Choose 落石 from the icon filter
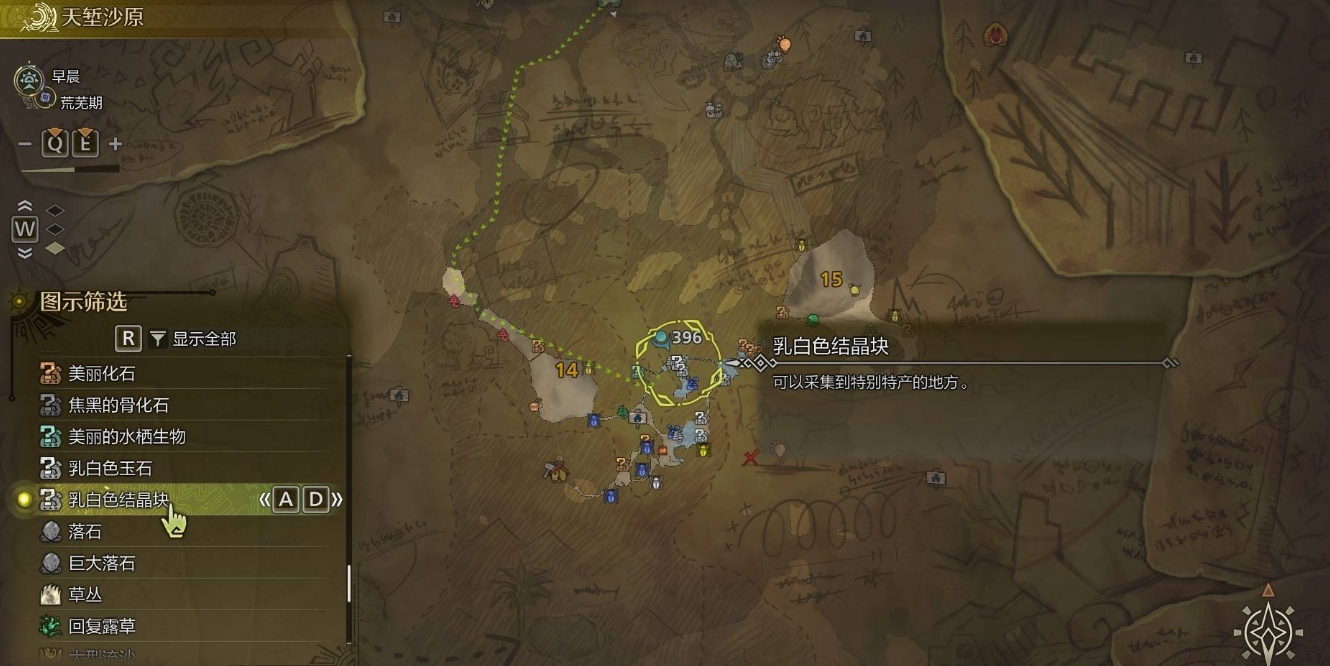 (85, 532)
